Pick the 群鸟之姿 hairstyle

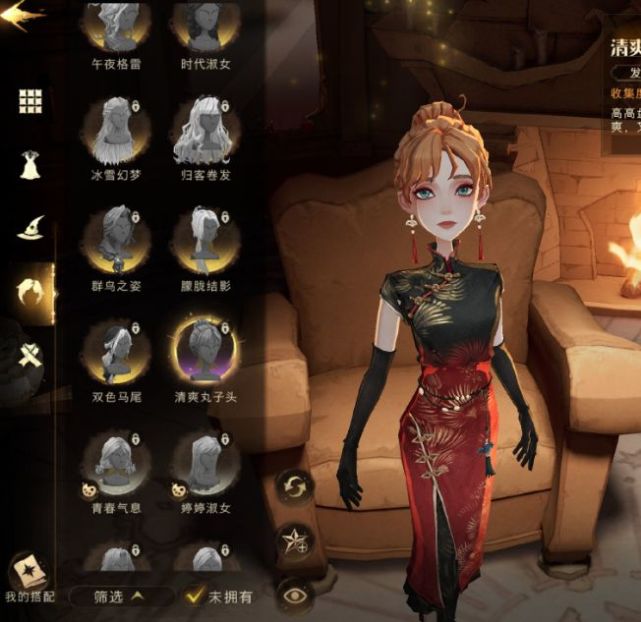(x=117, y=241)
